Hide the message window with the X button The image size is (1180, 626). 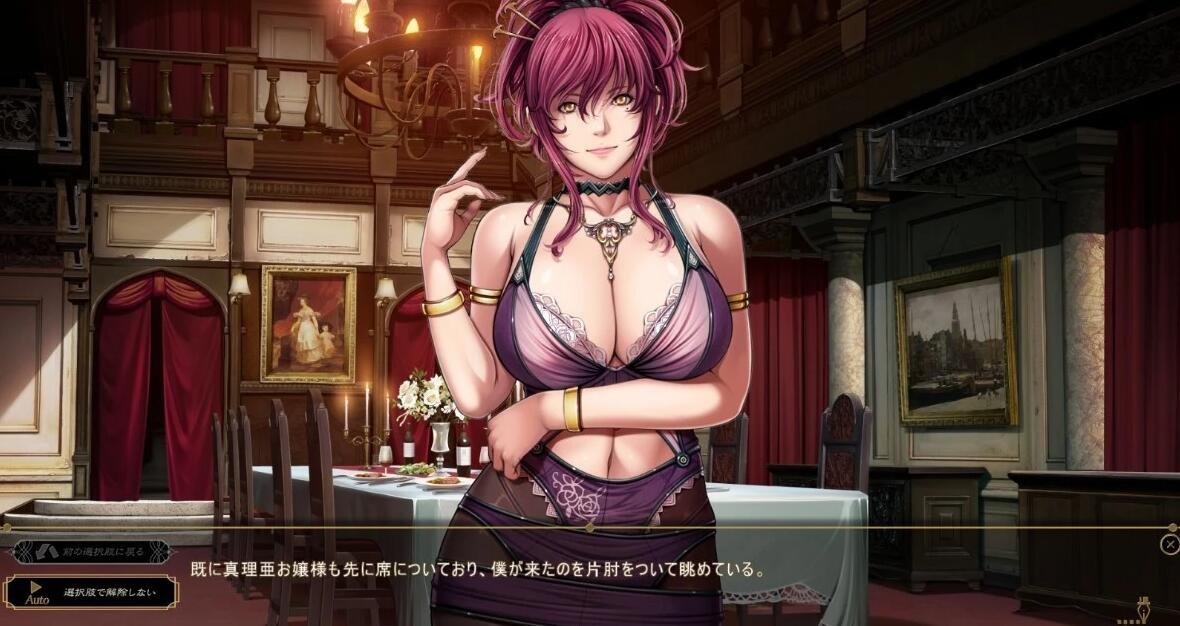(1170, 544)
